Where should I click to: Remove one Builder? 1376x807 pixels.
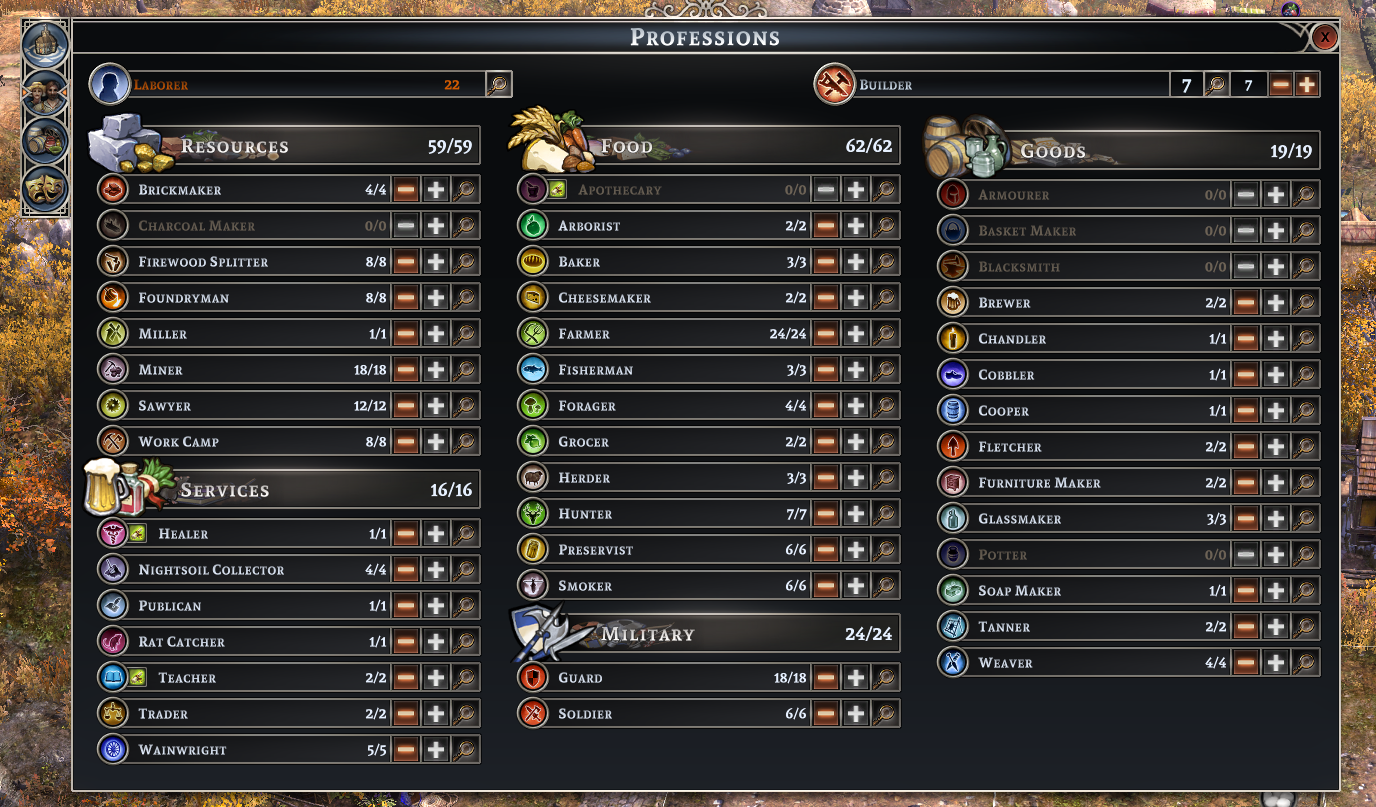click(x=1281, y=85)
